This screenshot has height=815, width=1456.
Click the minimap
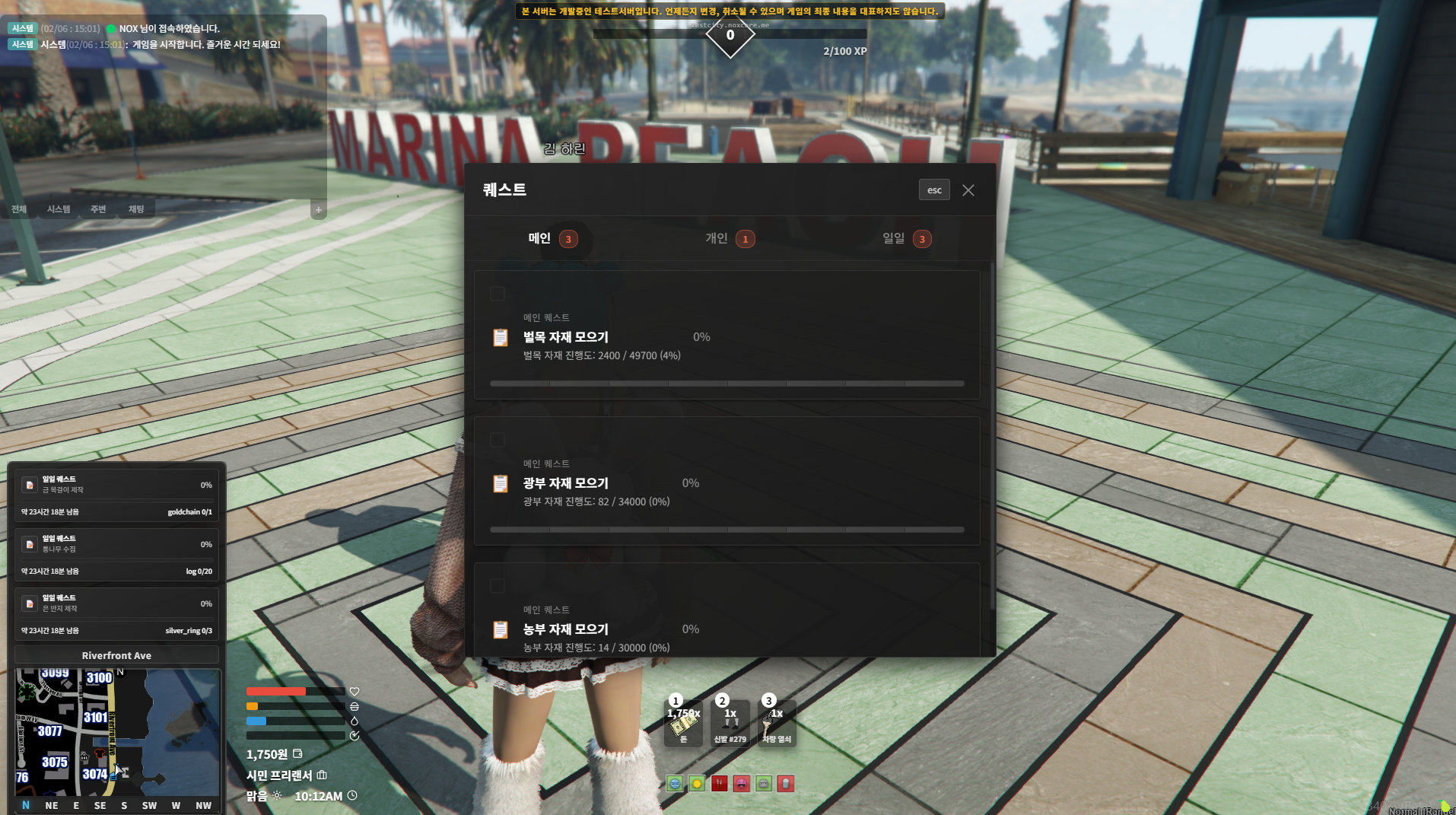[x=117, y=732]
